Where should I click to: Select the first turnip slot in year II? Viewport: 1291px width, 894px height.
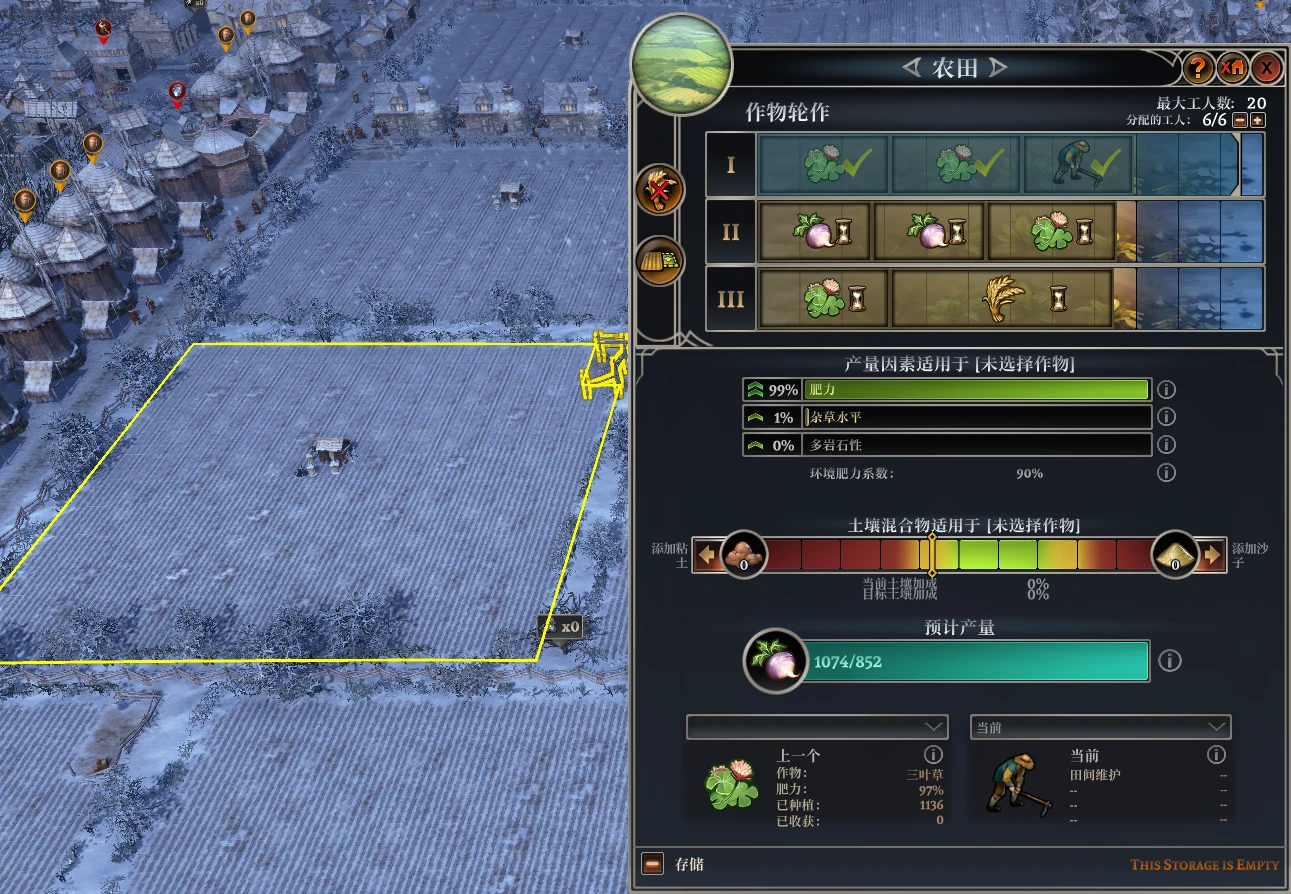click(814, 232)
